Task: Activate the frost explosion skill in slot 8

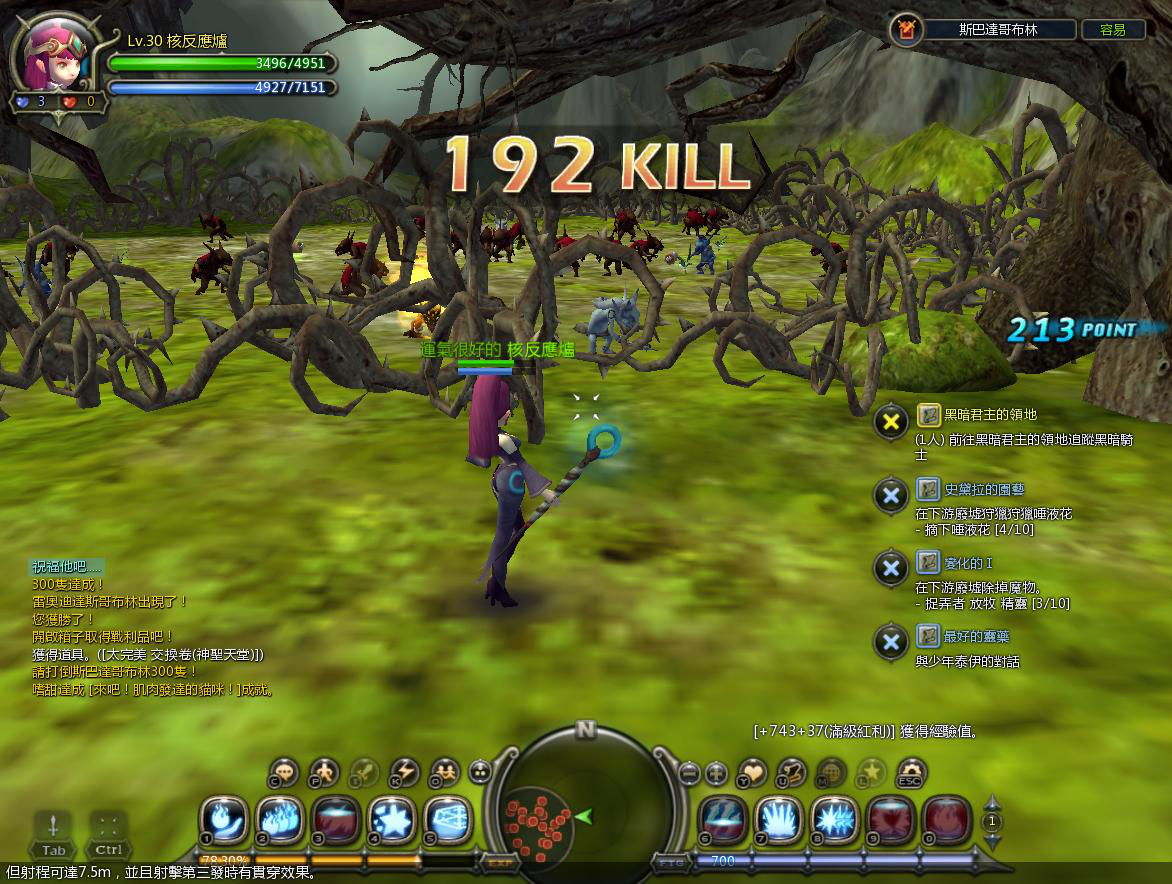Action: pyautogui.click(x=835, y=820)
